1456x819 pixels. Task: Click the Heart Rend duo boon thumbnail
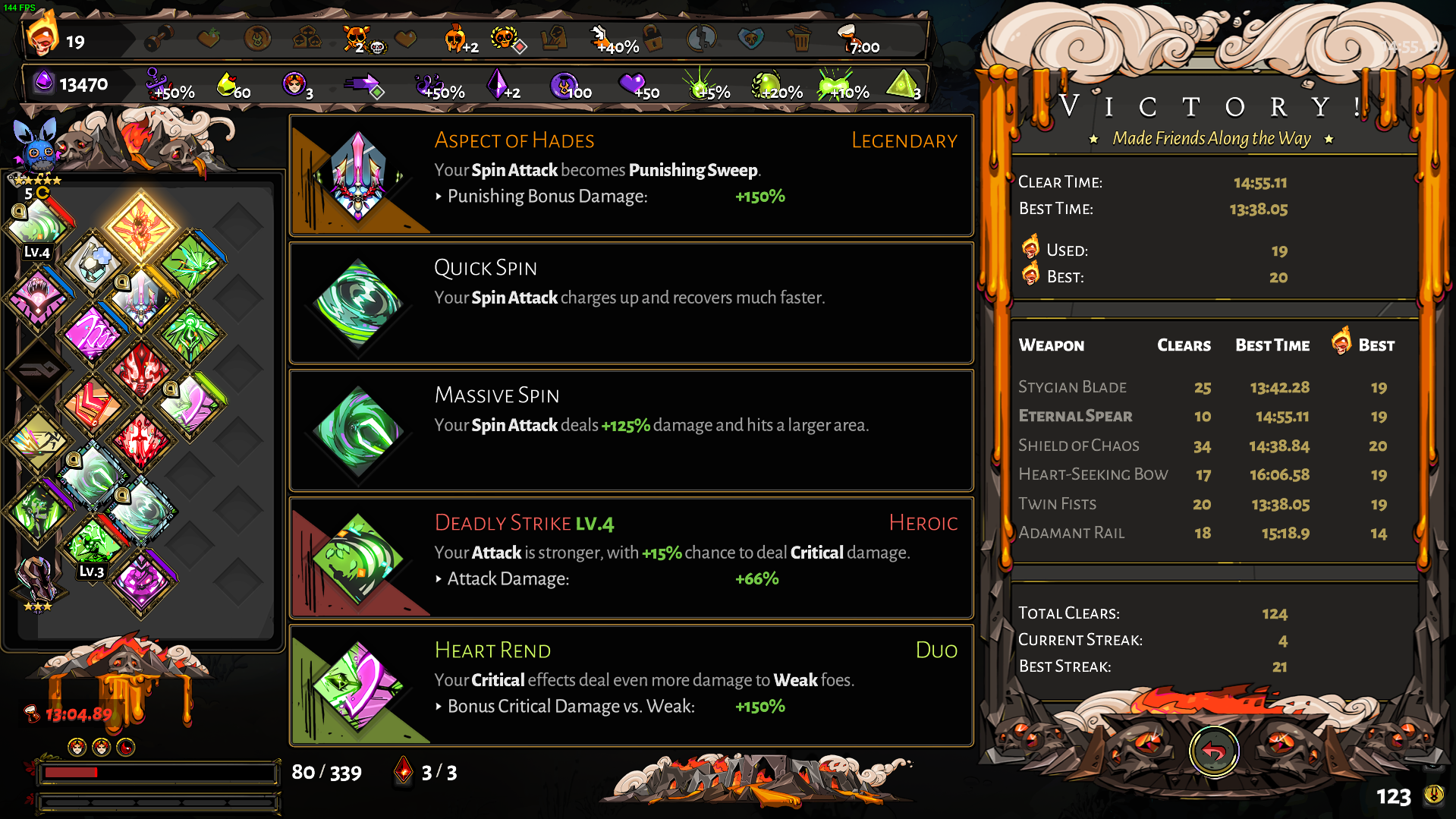[x=357, y=687]
